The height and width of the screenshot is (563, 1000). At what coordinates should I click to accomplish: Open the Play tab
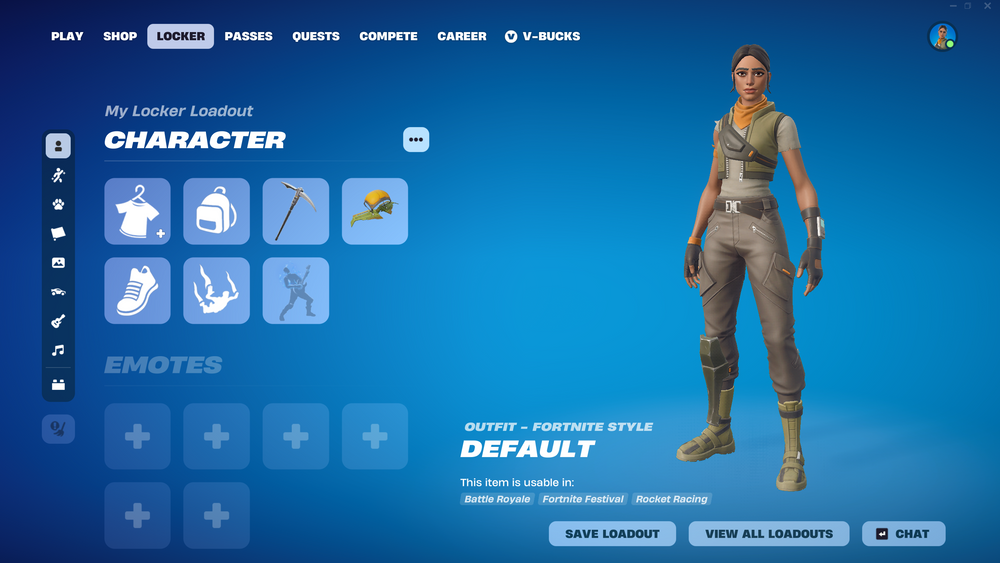(x=67, y=36)
